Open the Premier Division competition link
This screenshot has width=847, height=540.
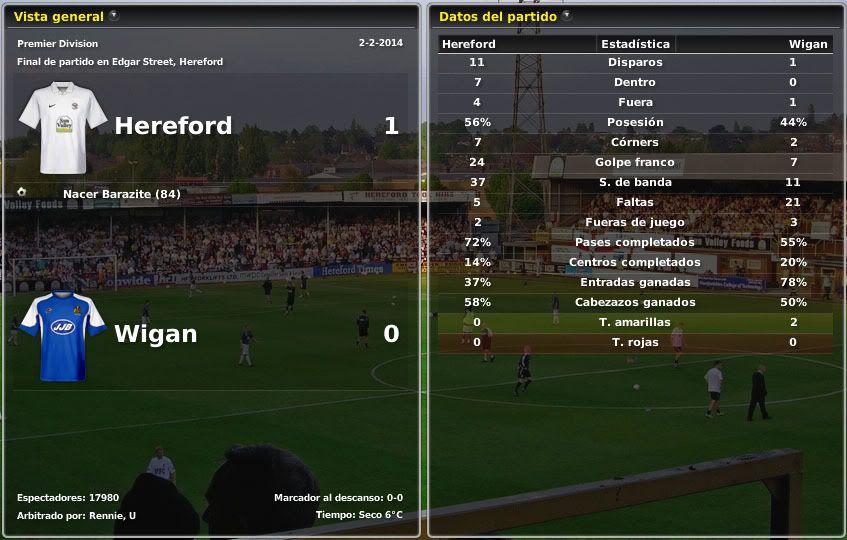coord(58,44)
